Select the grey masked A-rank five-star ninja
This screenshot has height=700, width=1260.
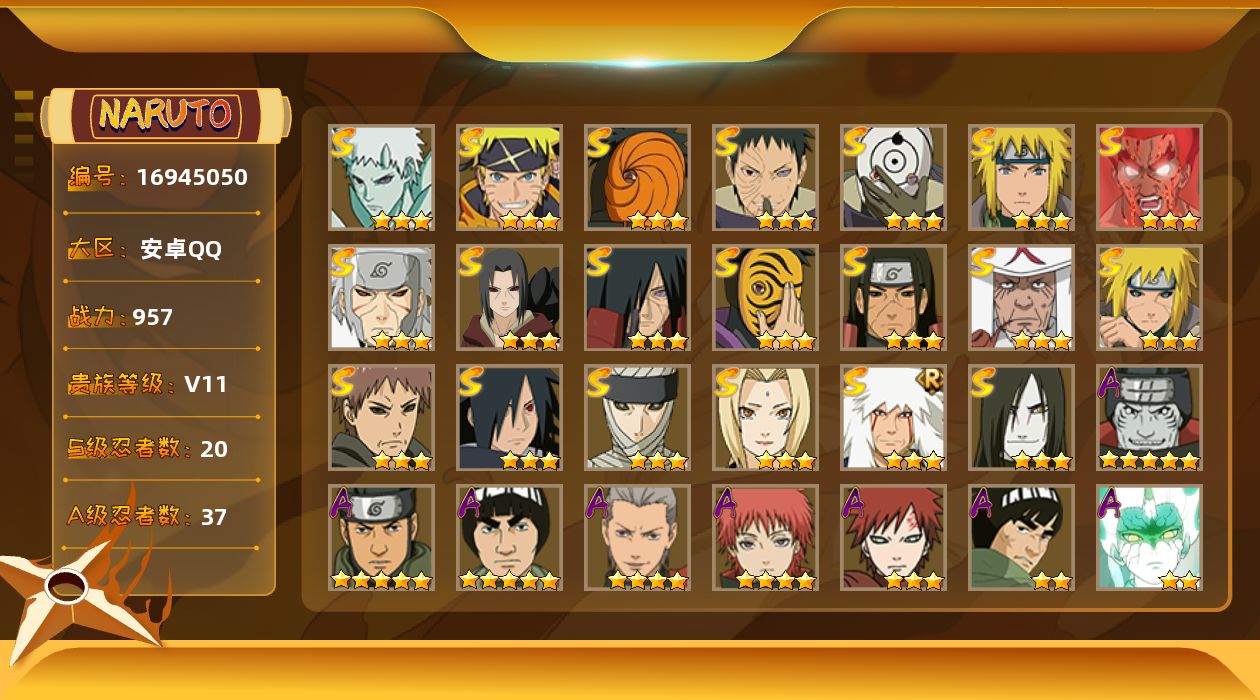1149,417
